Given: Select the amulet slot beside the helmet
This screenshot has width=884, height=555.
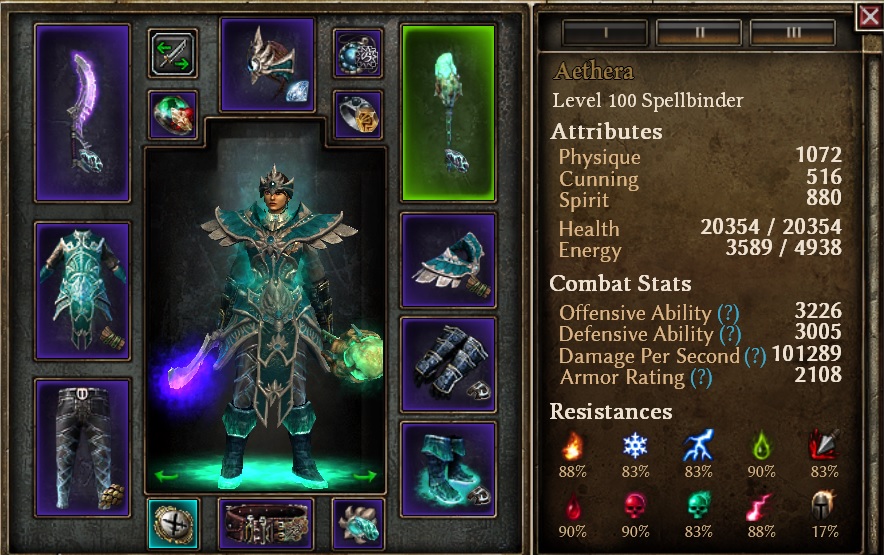Looking at the screenshot, I should click(357, 53).
